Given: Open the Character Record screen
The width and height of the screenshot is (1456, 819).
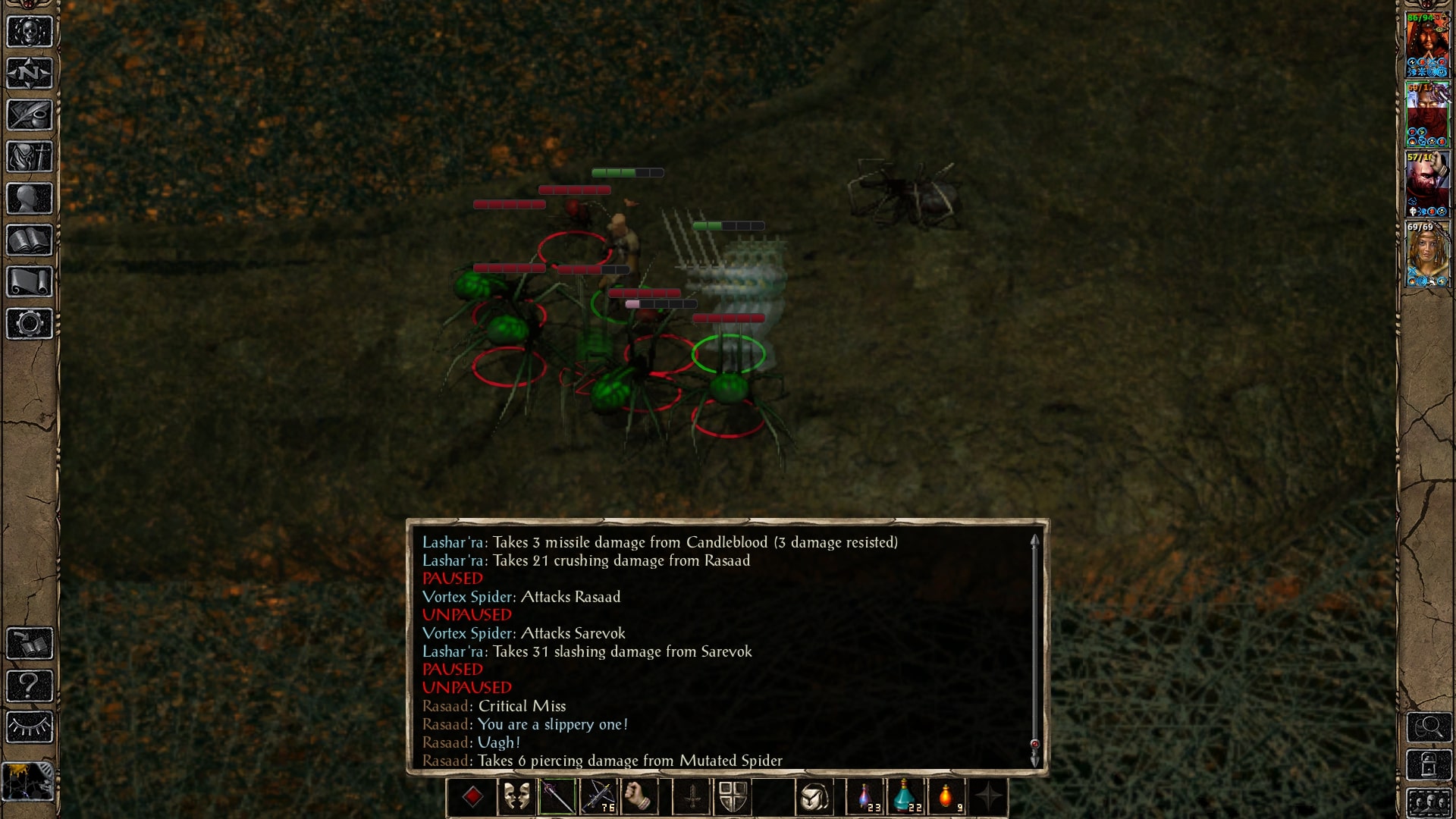Looking at the screenshot, I should (x=30, y=199).
